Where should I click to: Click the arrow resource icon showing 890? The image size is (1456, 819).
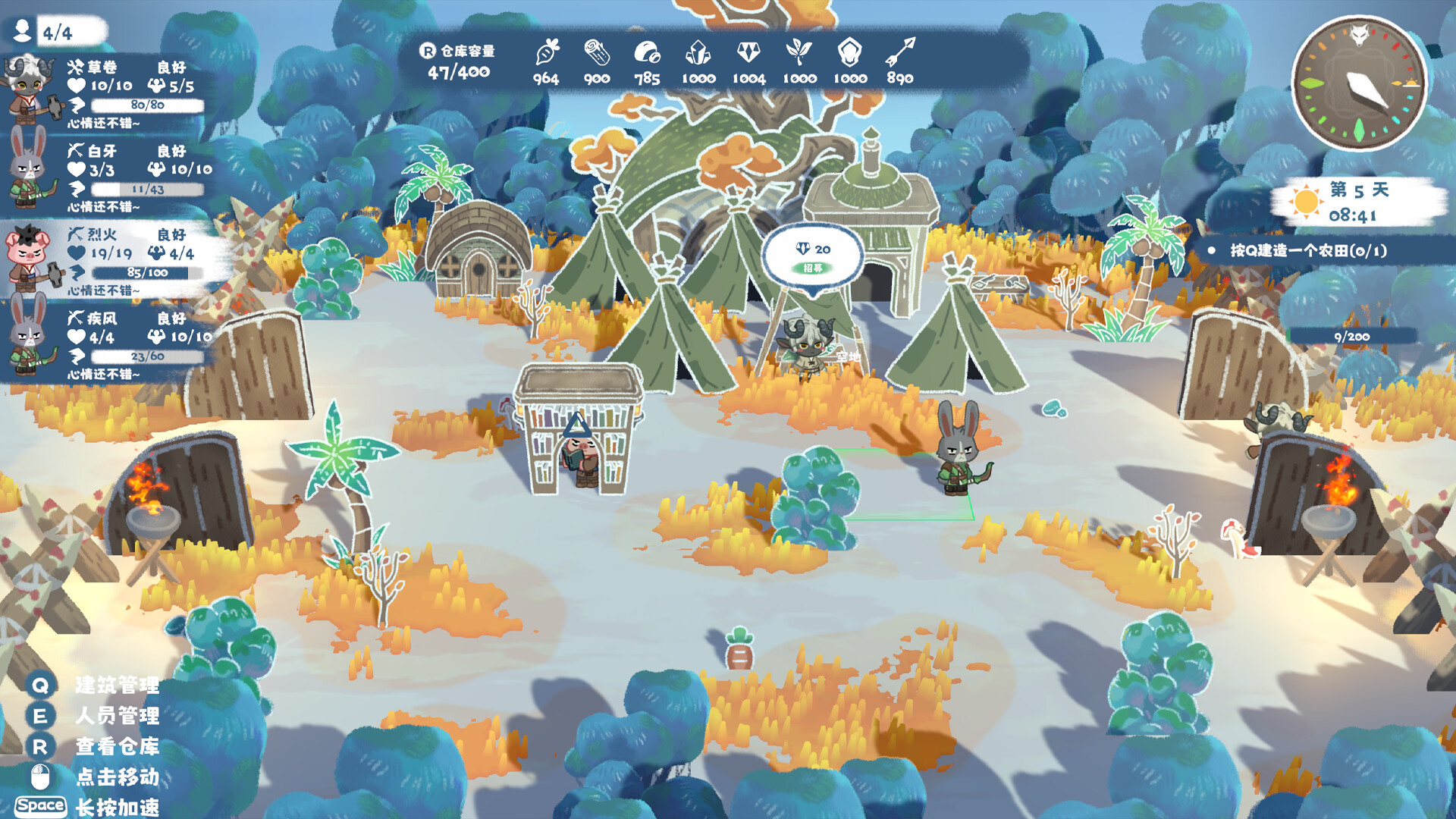[901, 53]
